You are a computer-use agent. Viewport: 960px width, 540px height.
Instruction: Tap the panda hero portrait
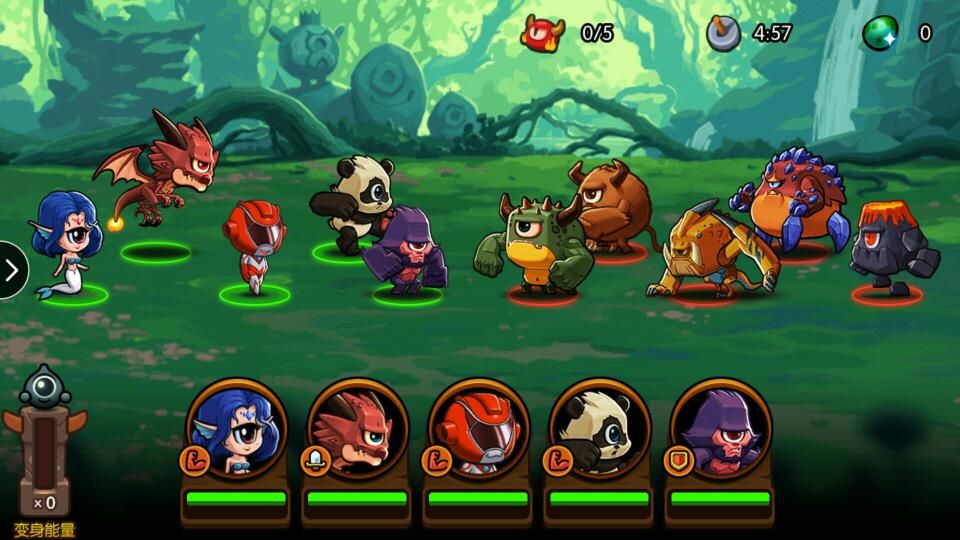[600, 430]
